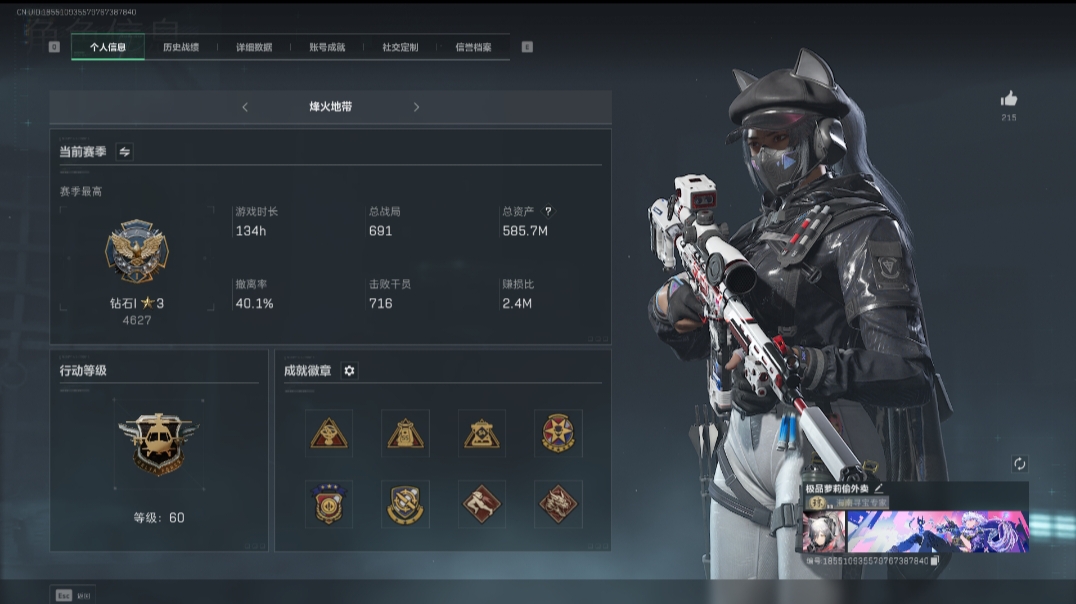Click the right arrow beside 烽火地带
Screen dimensions: 1076x604
[x=417, y=107]
